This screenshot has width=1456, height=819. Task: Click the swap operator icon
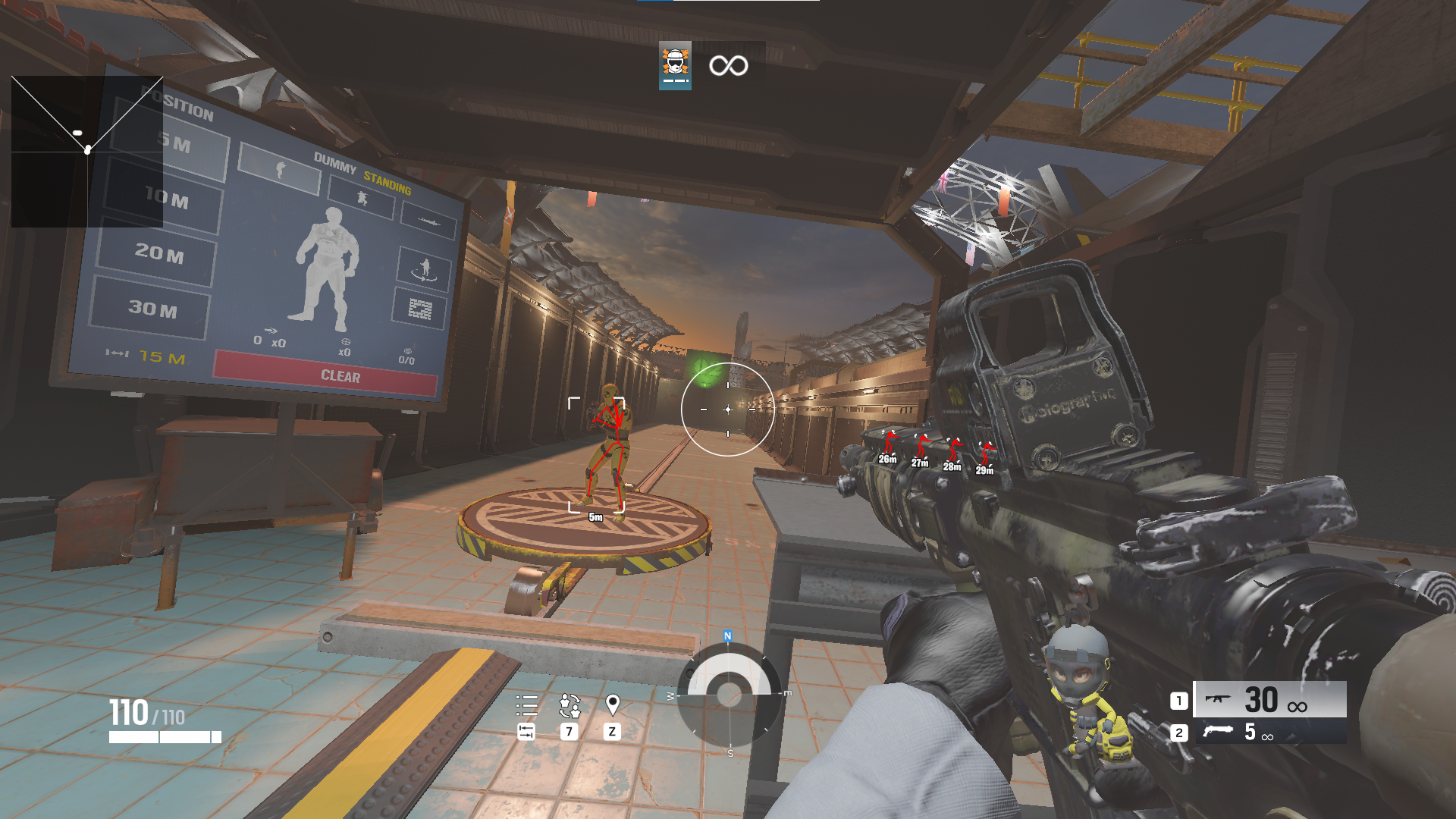coord(570,705)
